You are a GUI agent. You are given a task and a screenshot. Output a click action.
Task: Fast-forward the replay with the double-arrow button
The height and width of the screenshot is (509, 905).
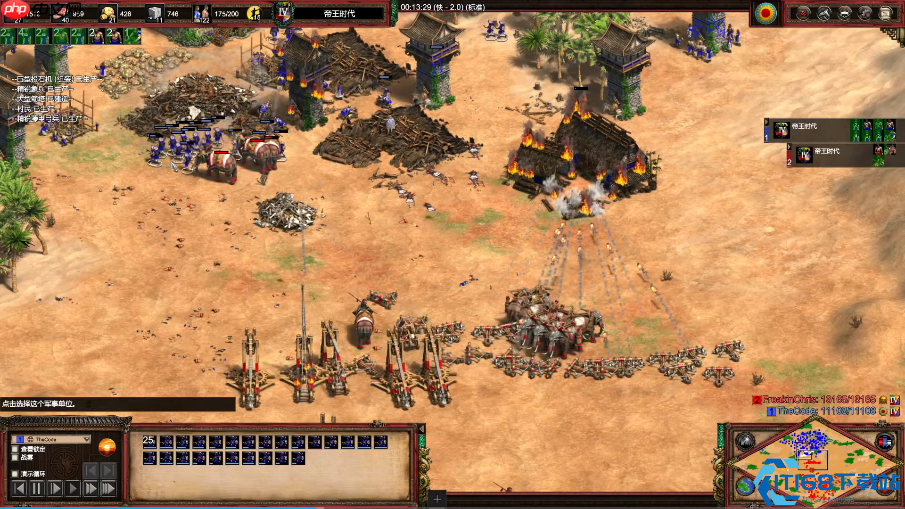coord(91,488)
